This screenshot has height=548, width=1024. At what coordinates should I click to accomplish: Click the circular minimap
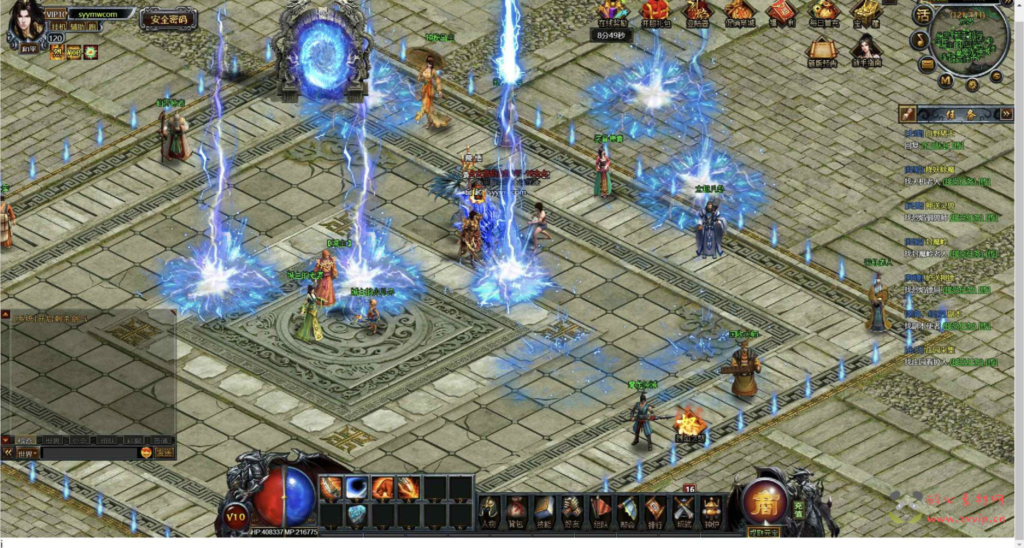coord(969,37)
